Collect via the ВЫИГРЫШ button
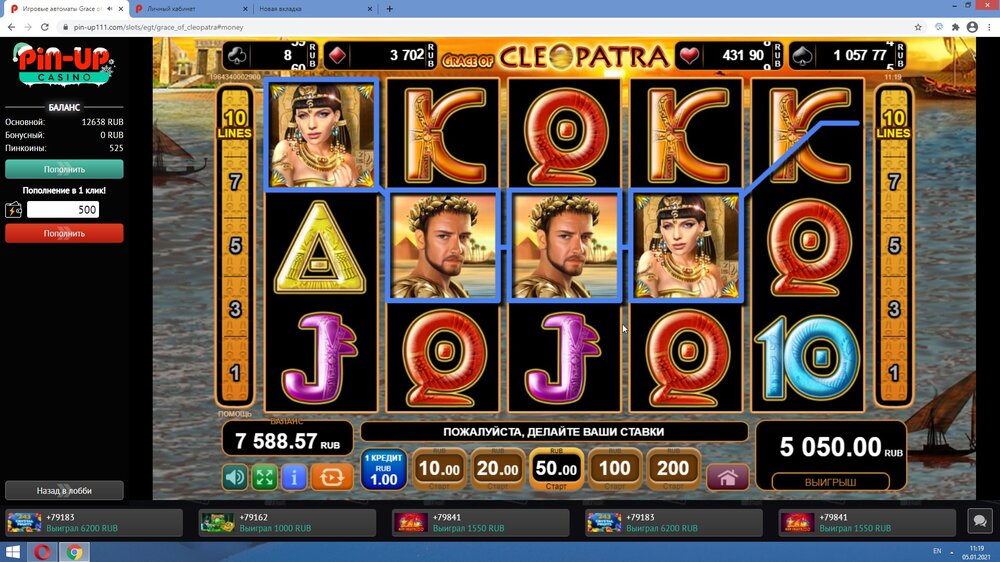The width and height of the screenshot is (1000, 562). (x=832, y=482)
